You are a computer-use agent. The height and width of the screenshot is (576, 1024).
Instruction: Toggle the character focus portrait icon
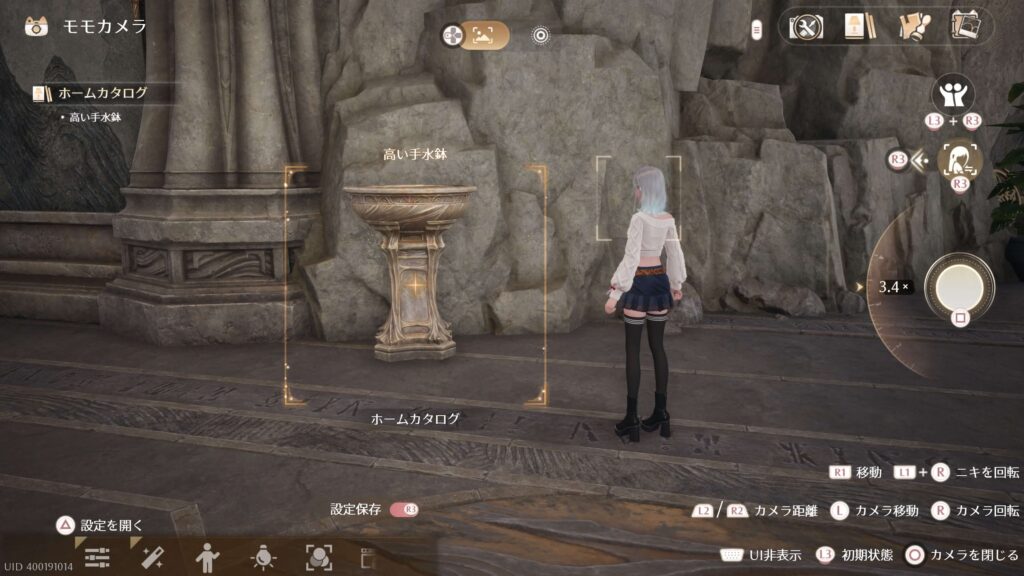coord(960,160)
